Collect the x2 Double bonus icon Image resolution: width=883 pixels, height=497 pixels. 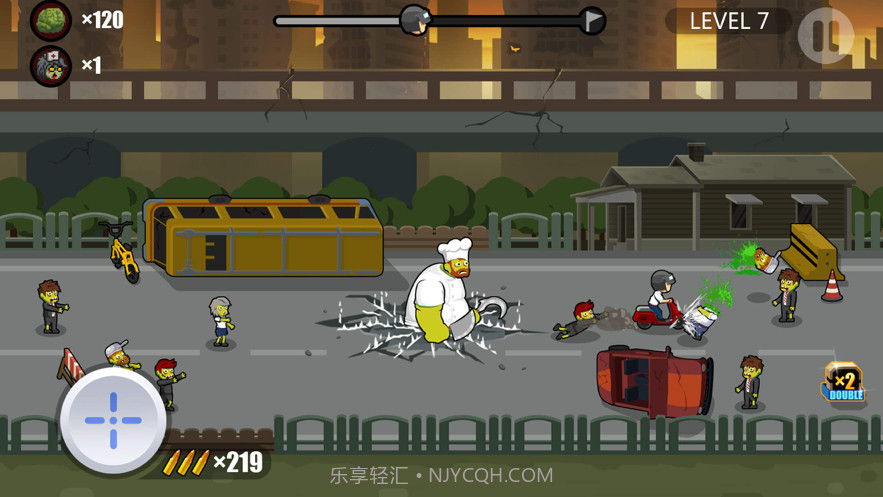(843, 383)
